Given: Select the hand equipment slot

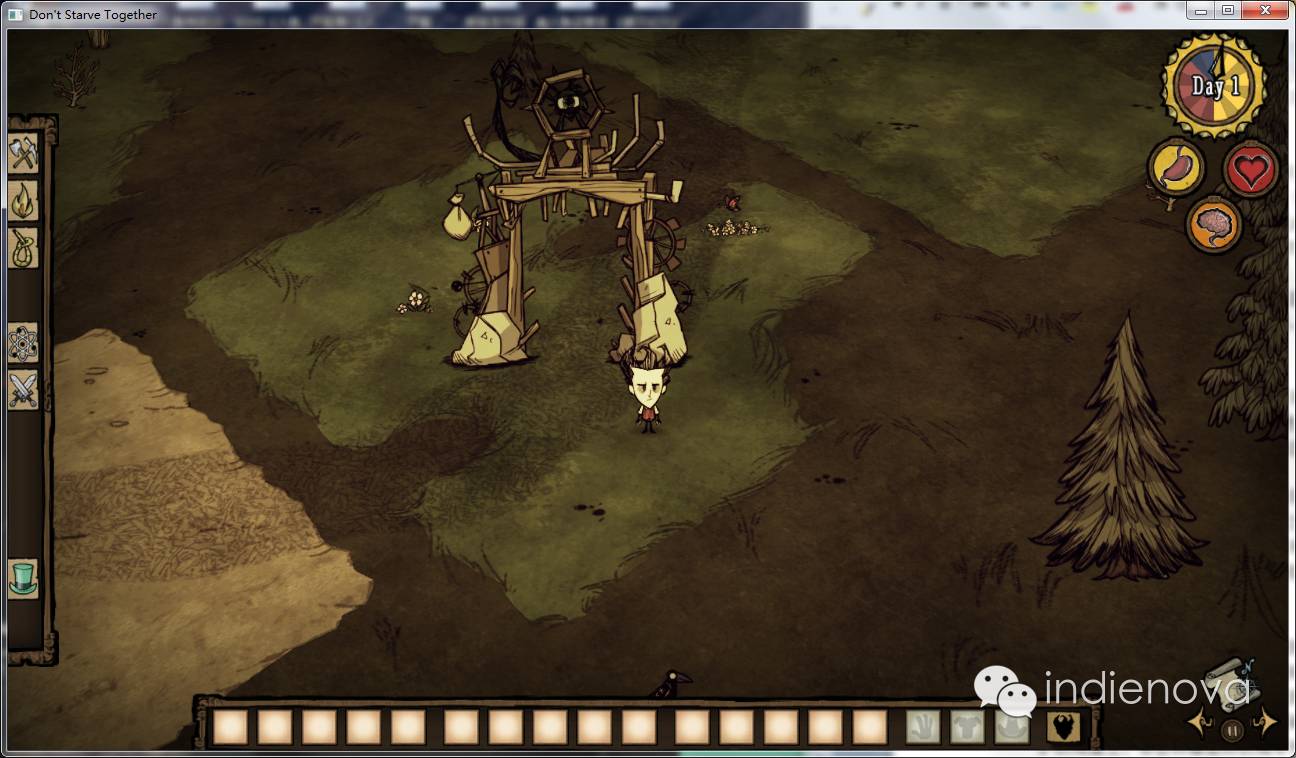Looking at the screenshot, I should pos(923,727).
